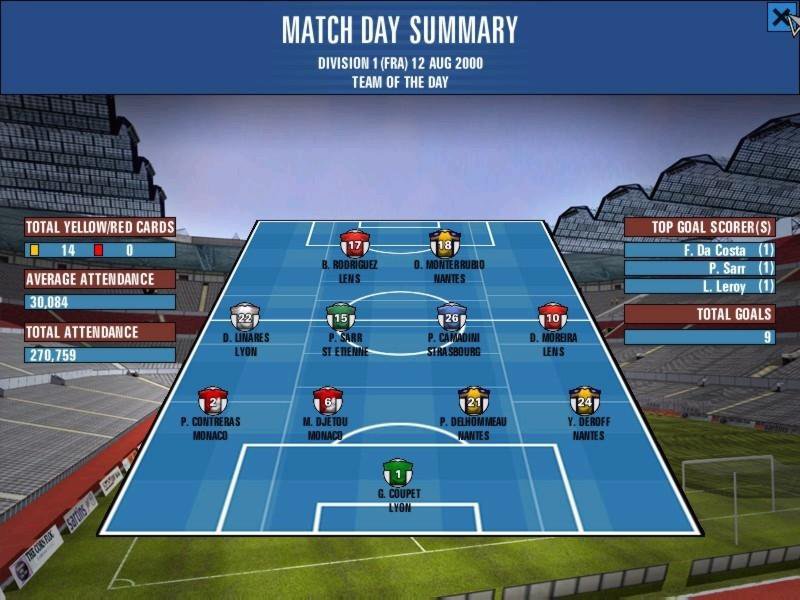Select goalkeeper G. Coupet's number 1 shirt
800x600 pixels.
[x=399, y=472]
